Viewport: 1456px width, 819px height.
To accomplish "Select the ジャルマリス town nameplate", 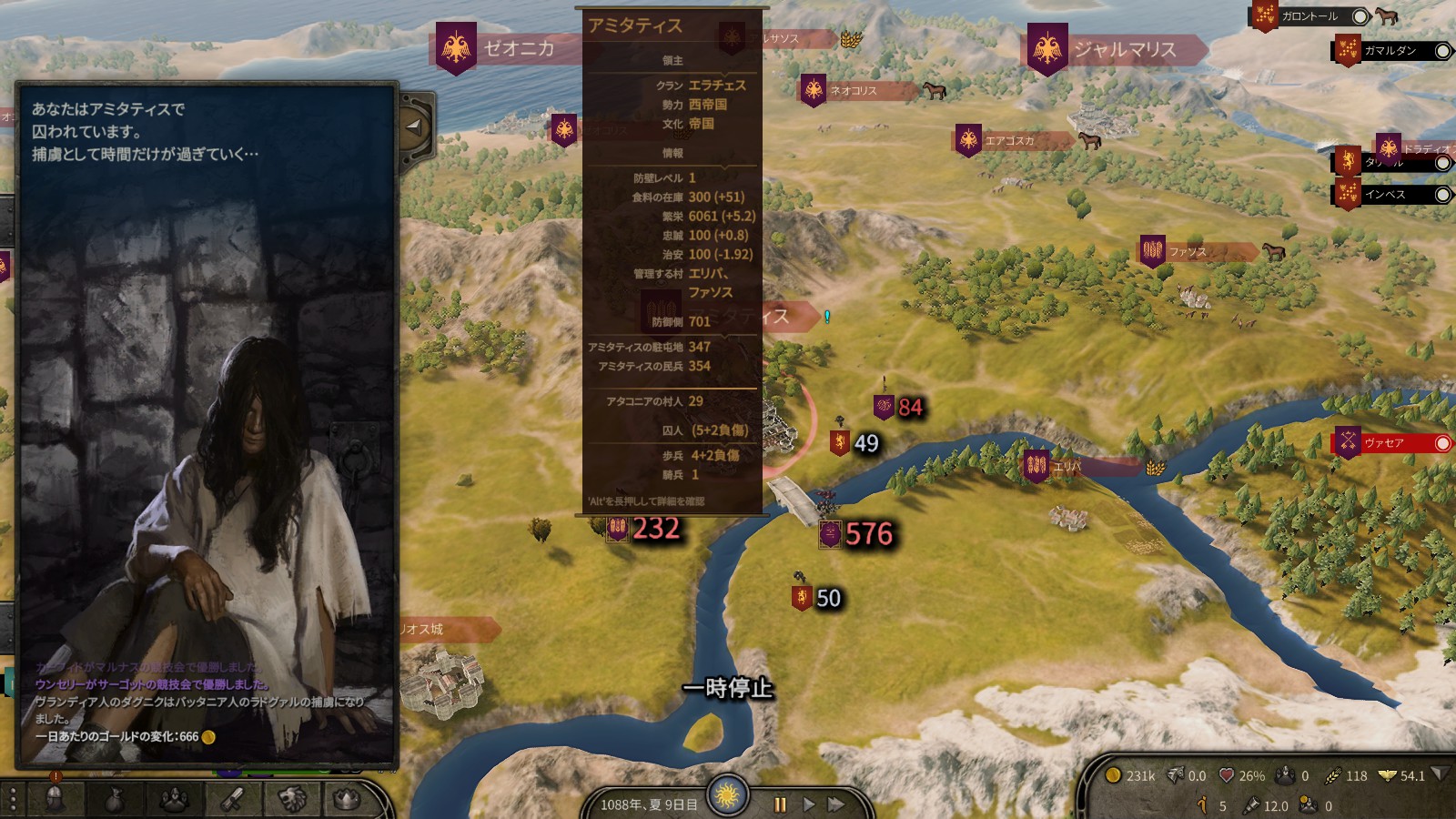I will [x=1125, y=49].
